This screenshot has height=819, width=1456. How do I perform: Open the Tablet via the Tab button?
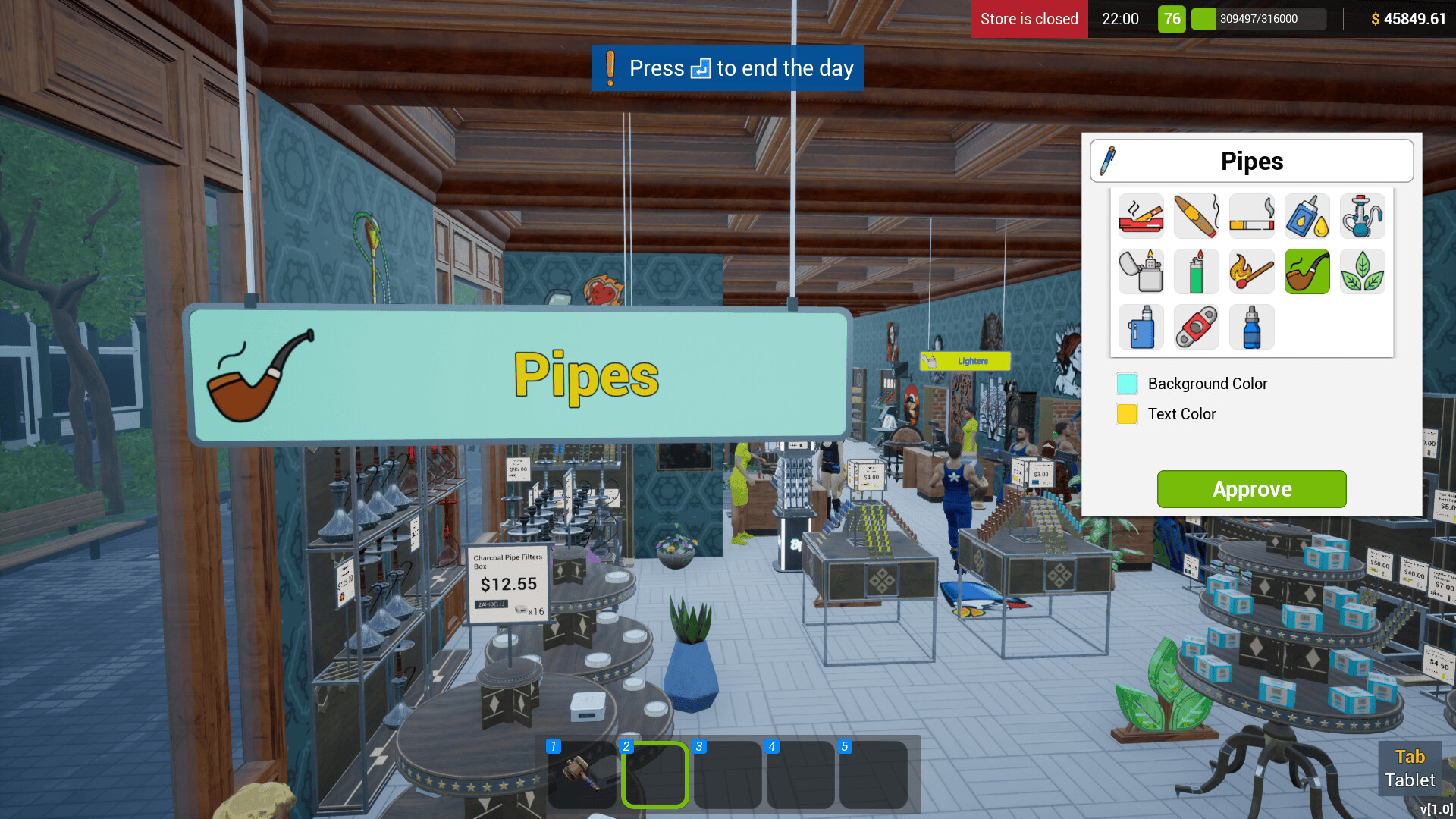coord(1410,767)
